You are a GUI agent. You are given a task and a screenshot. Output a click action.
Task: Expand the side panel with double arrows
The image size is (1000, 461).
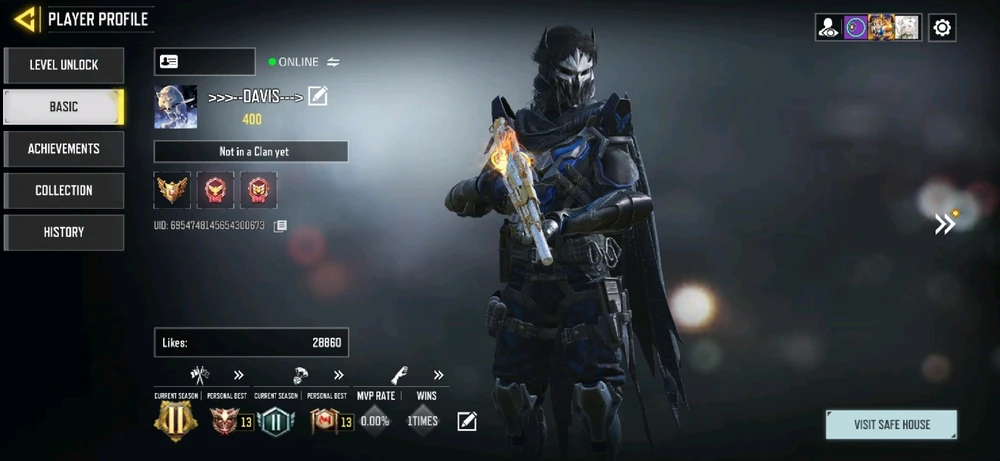coord(945,223)
